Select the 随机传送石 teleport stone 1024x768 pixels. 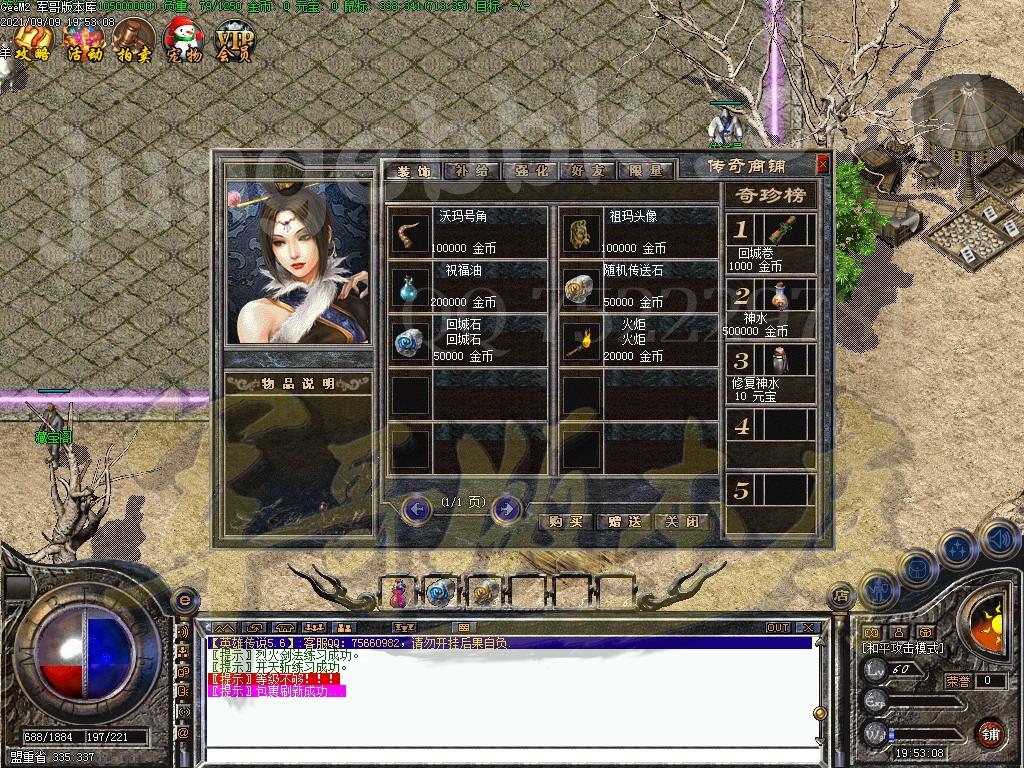click(579, 287)
